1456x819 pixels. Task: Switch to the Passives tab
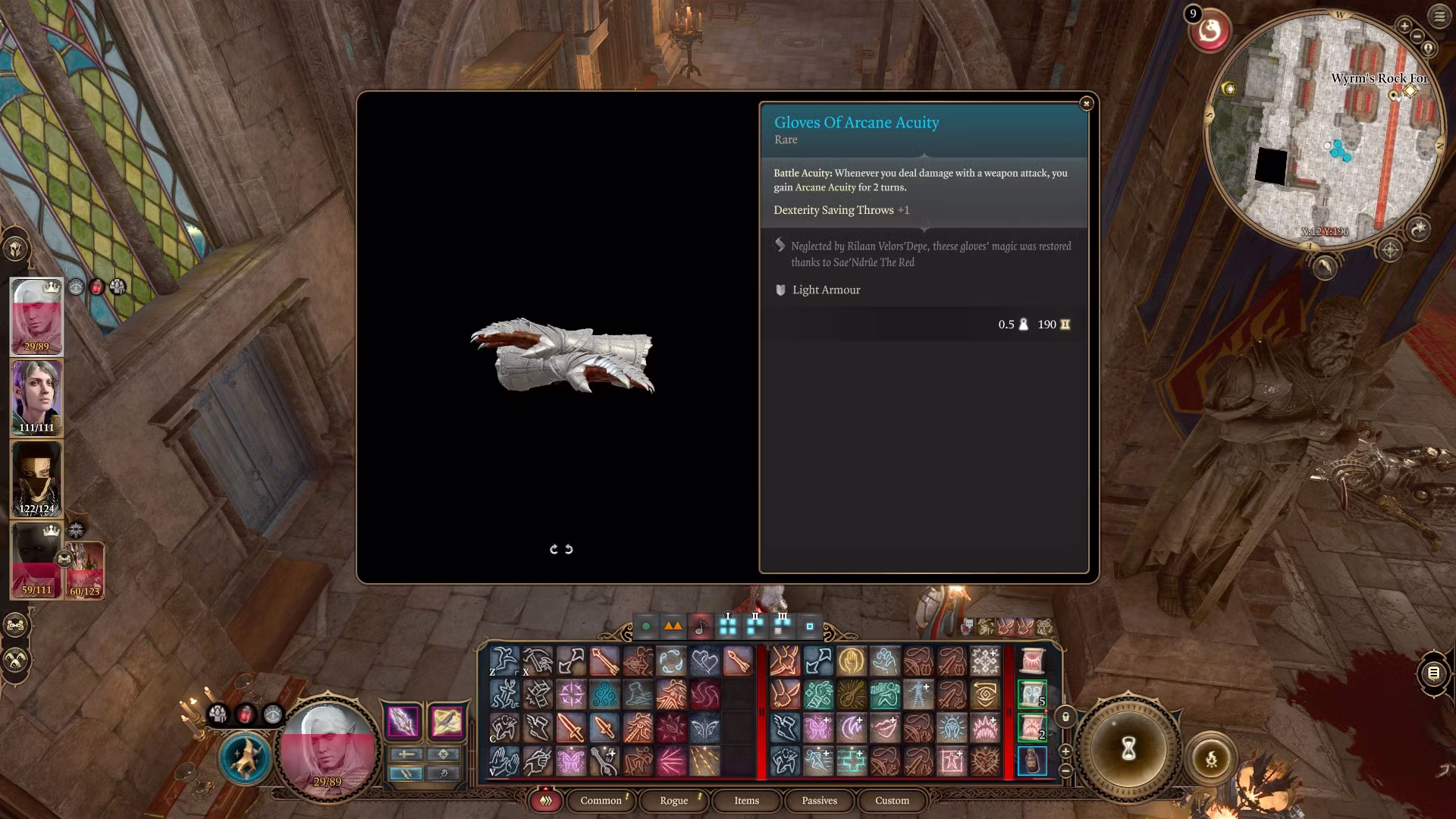[x=819, y=800]
